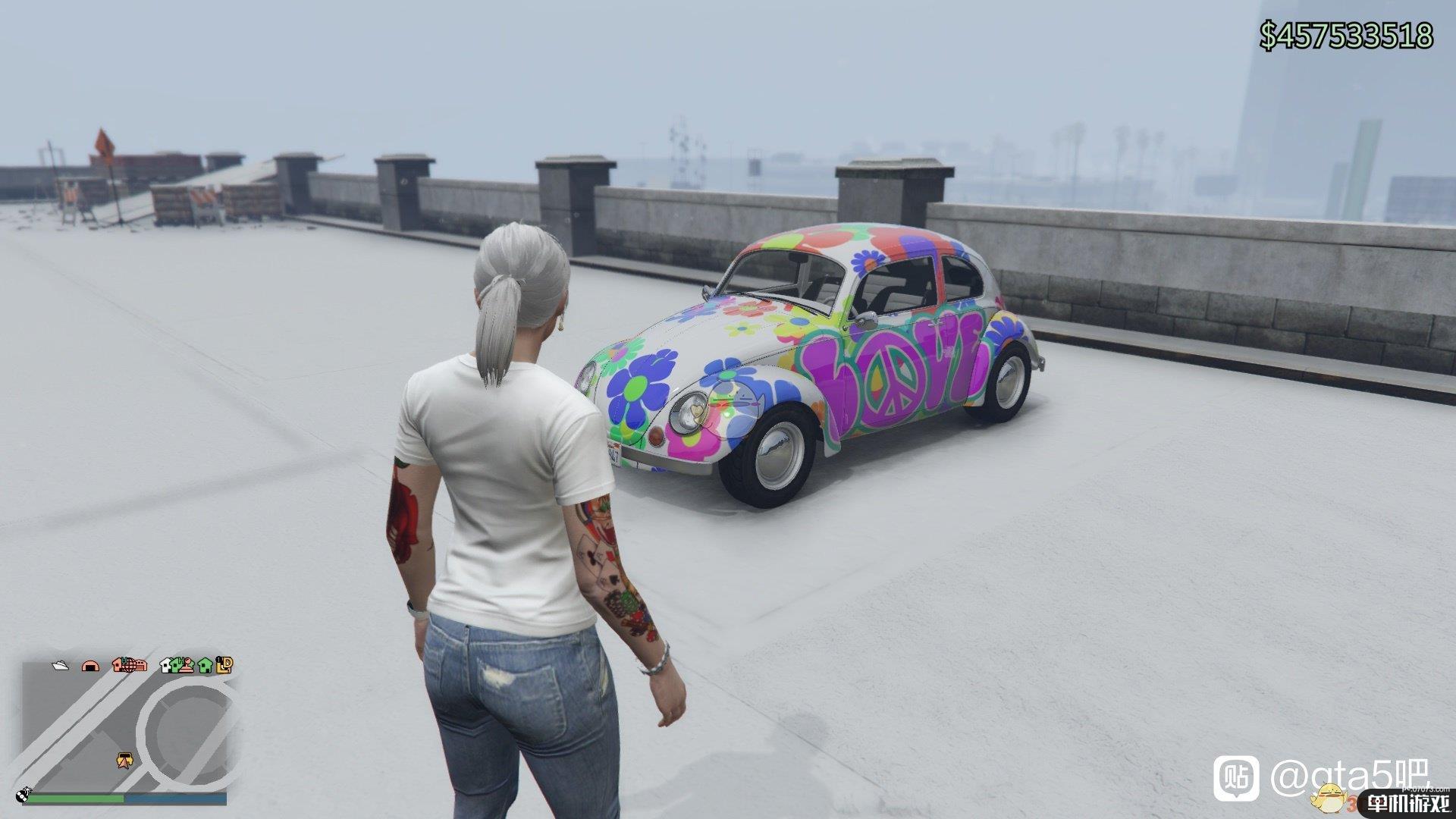Click the arcade joystick blip on the minimap
Screen dimensions: 1456x819
pos(186,666)
